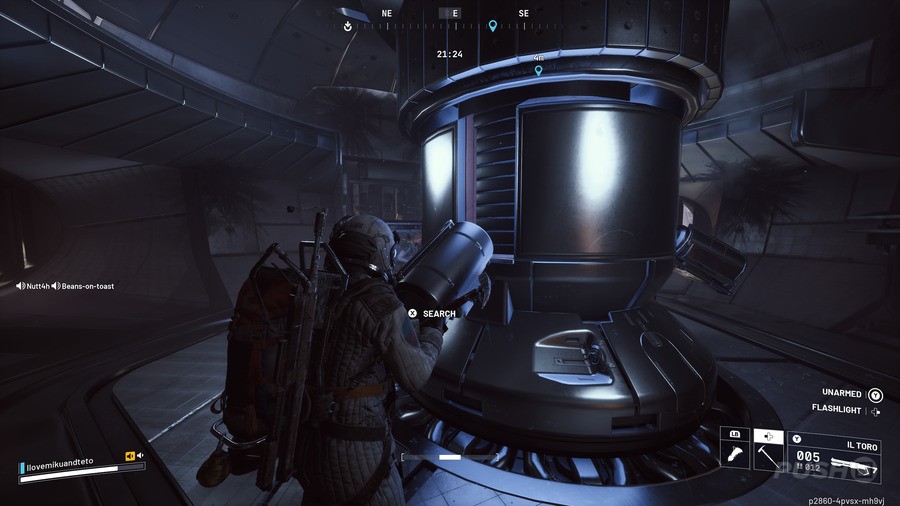Select the hammer tool slot
The image size is (900, 506).
[x=767, y=453]
